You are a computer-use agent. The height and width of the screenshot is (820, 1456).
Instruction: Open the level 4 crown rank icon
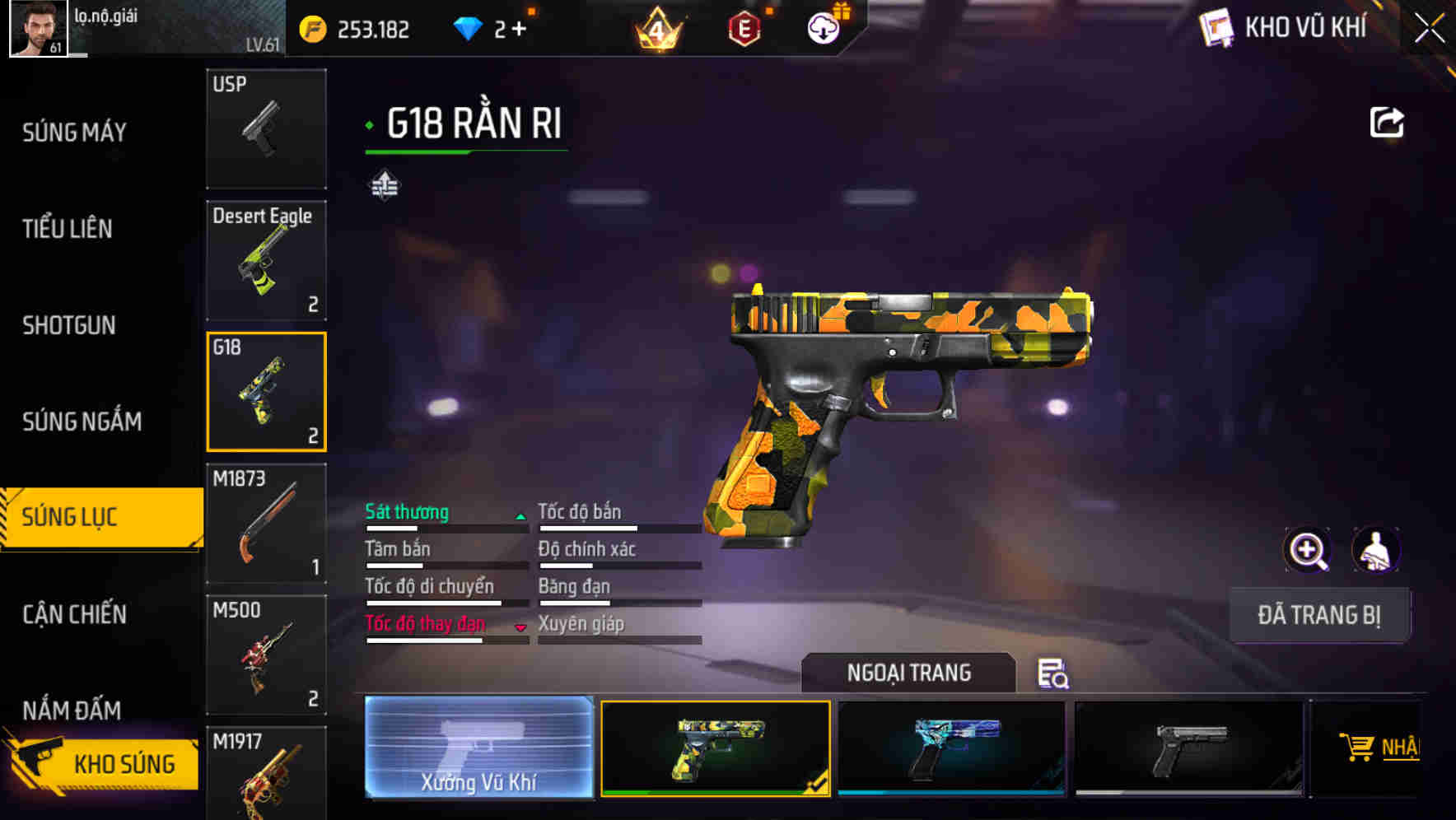pos(658,30)
